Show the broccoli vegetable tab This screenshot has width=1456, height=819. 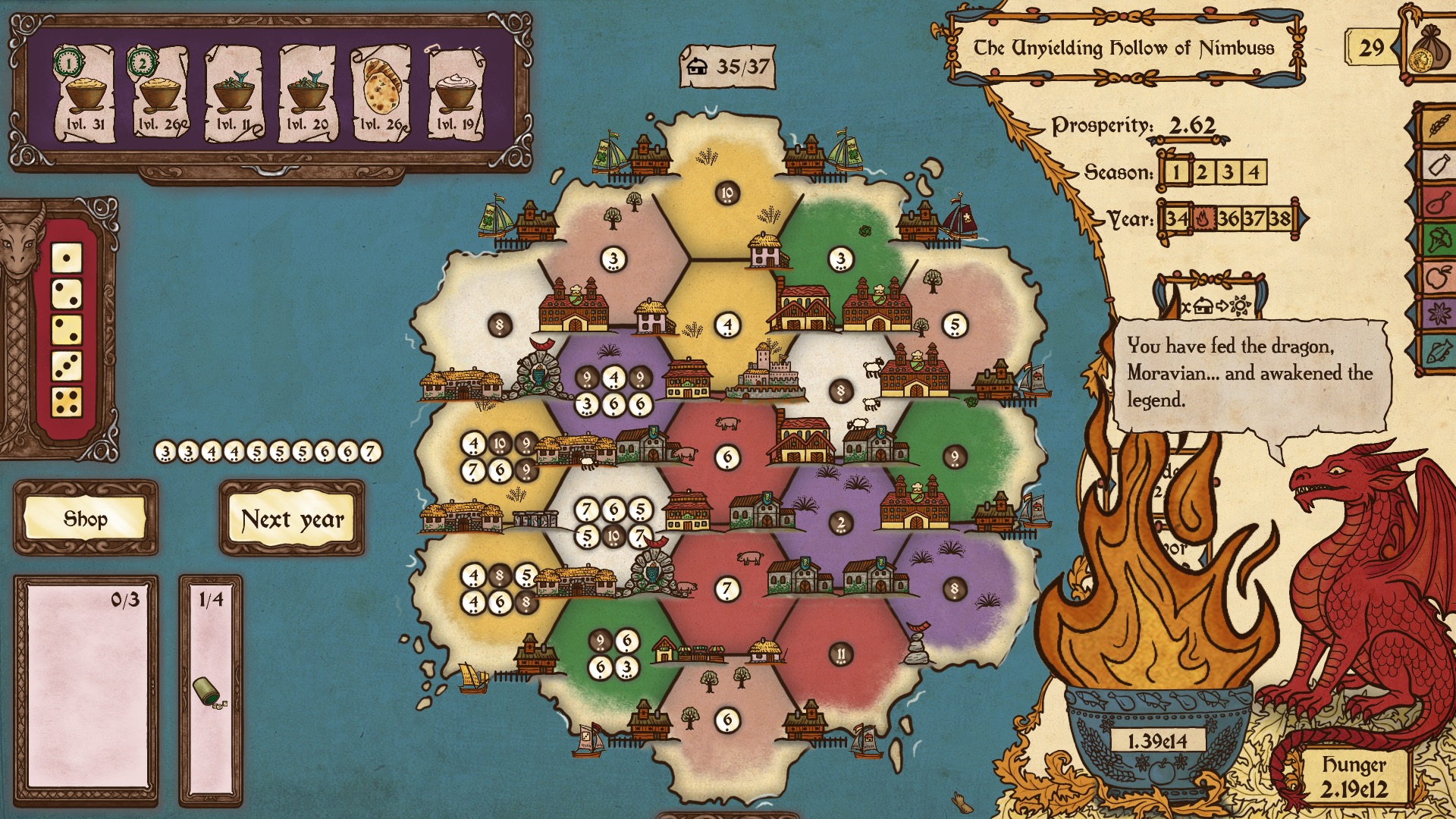(x=1438, y=240)
